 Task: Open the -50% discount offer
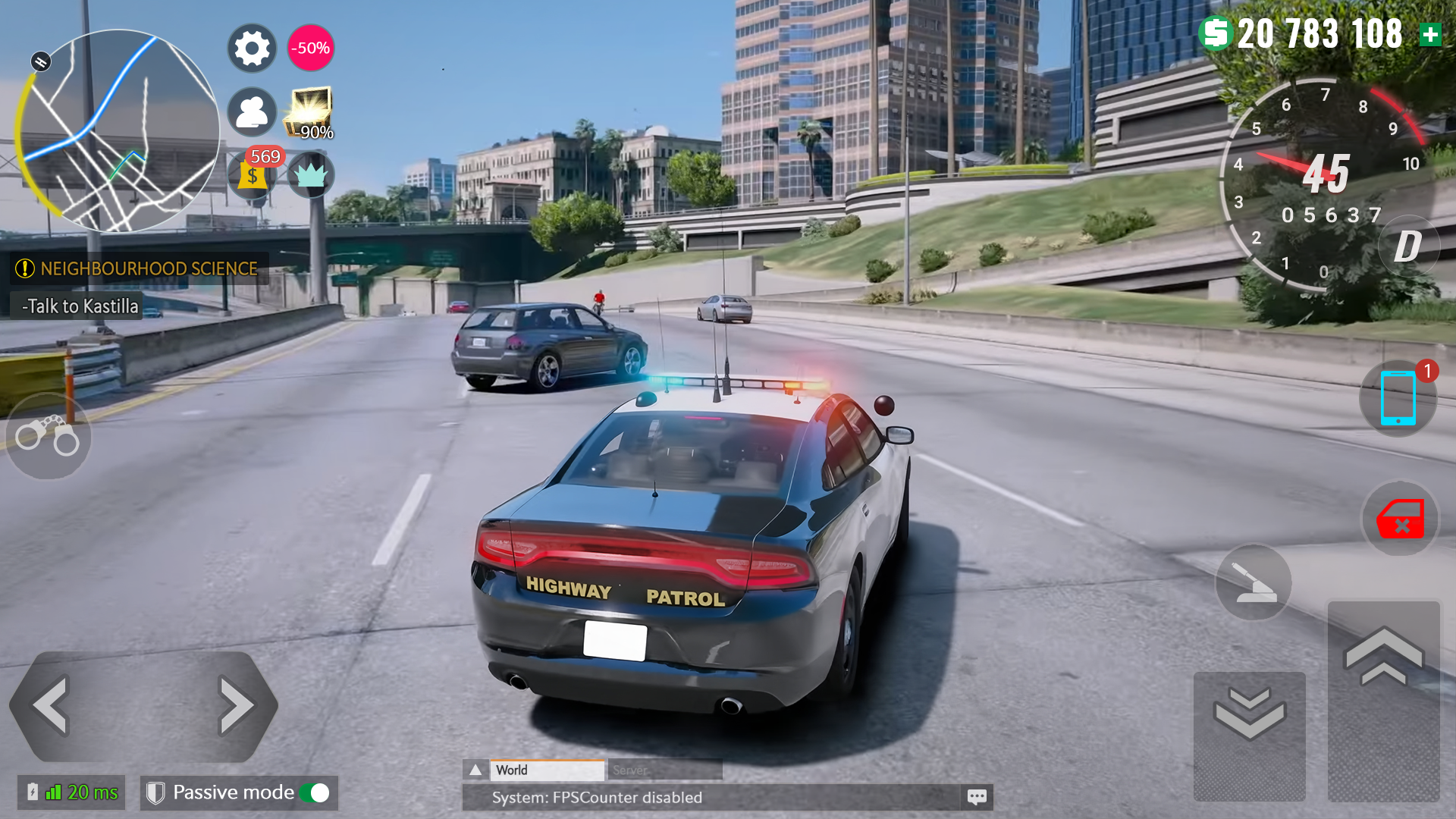point(310,48)
